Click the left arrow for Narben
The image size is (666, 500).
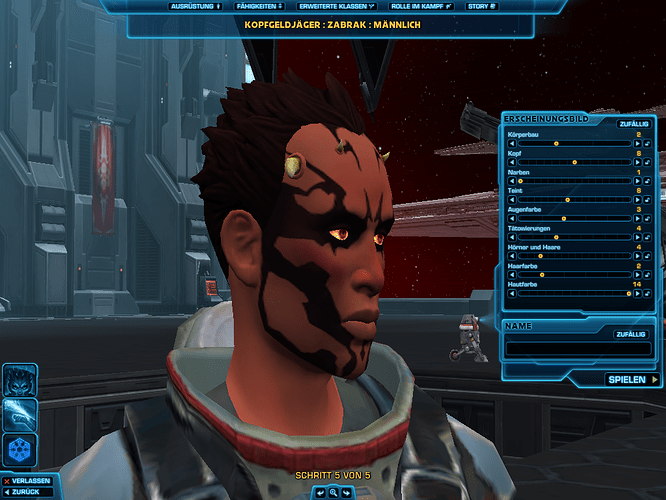[x=513, y=181]
